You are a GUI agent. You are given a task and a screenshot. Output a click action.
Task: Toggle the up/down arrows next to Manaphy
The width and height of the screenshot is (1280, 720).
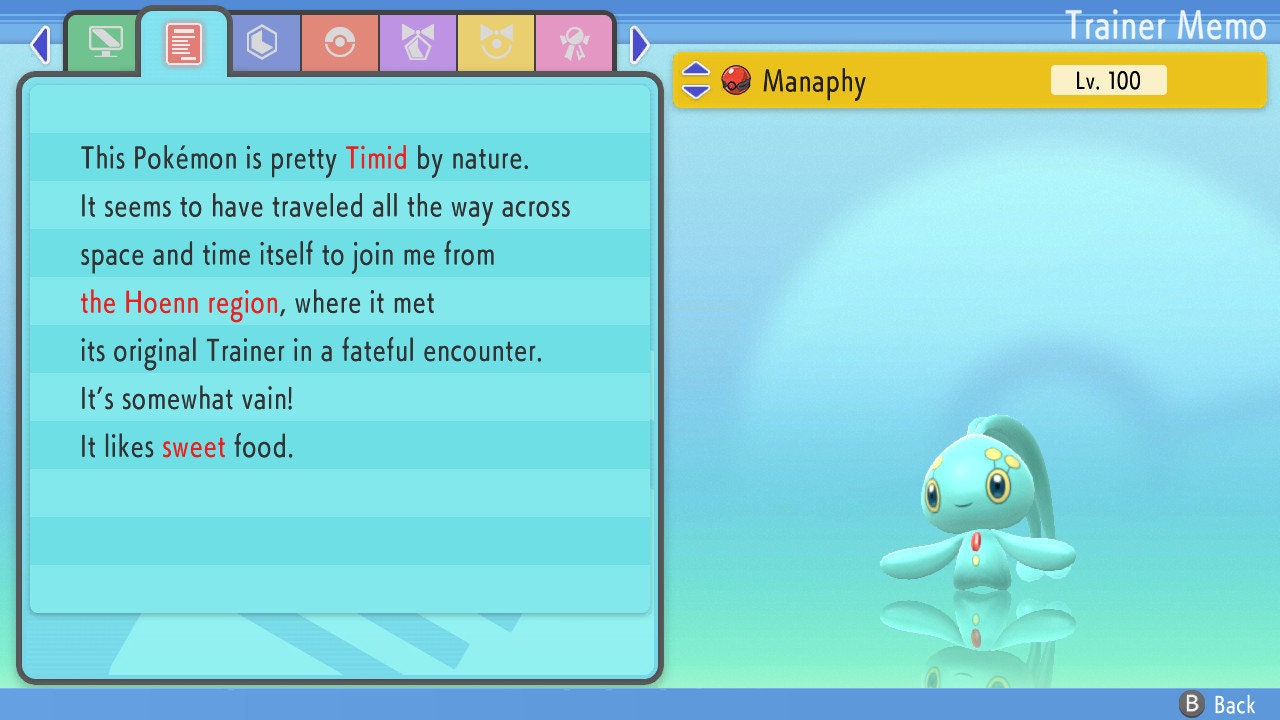(696, 80)
